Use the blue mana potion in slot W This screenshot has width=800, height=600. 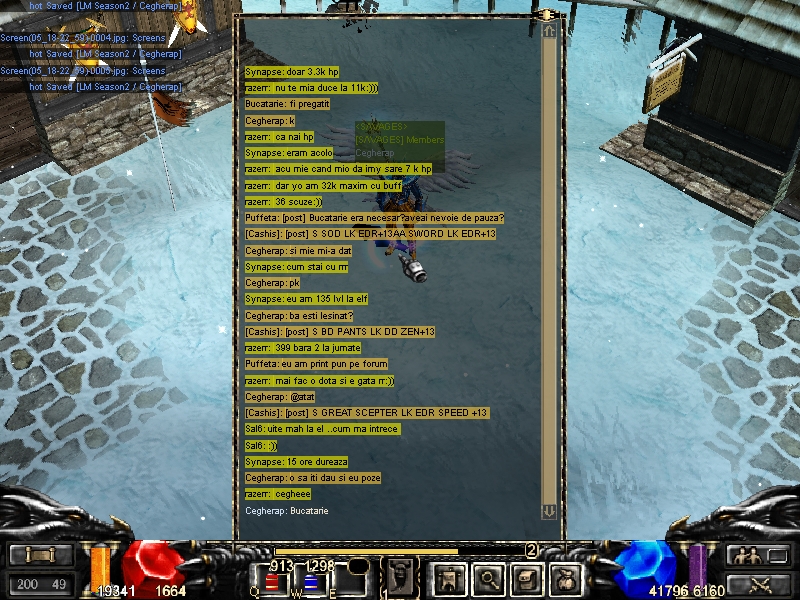tap(310, 584)
